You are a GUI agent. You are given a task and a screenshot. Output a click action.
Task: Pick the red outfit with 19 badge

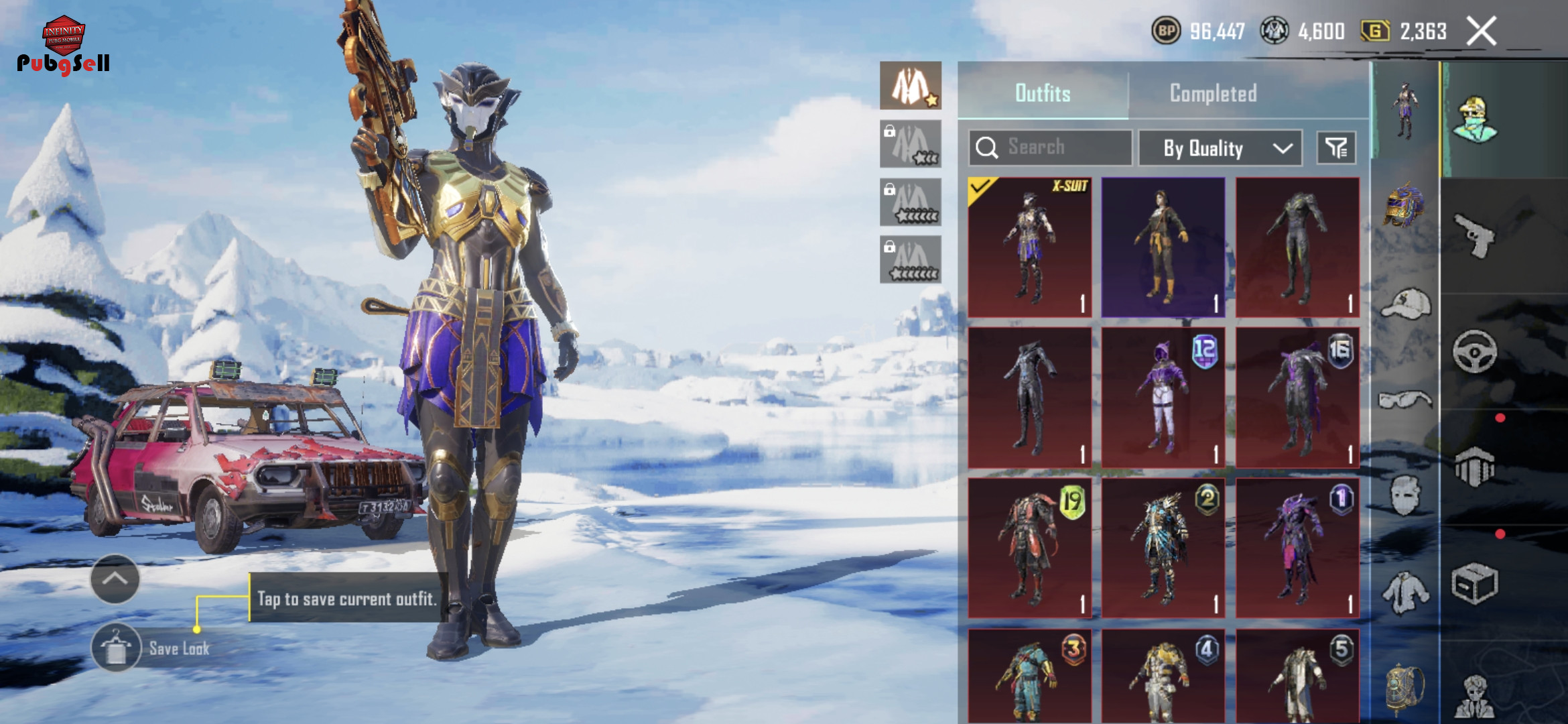pos(1029,548)
